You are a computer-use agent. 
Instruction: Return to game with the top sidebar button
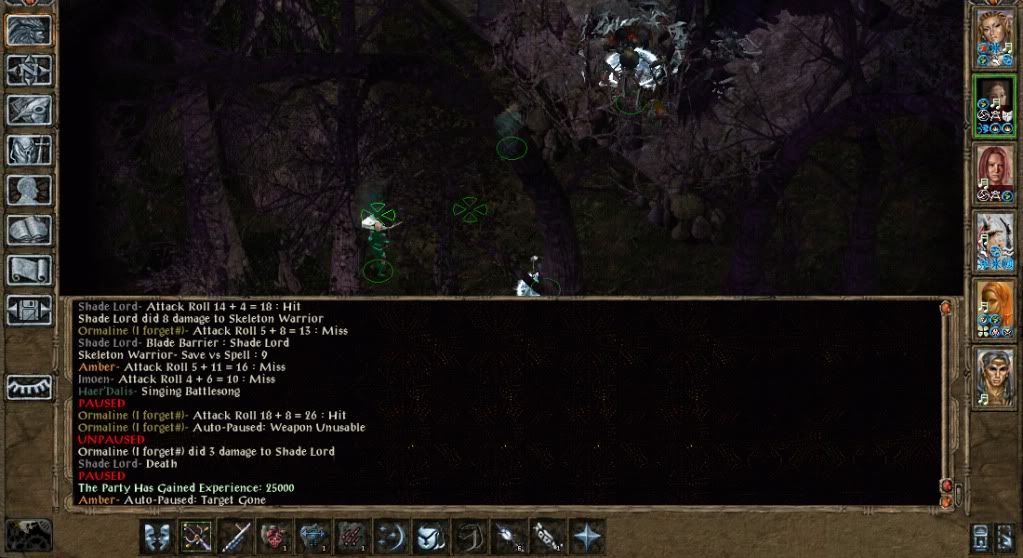click(x=29, y=30)
